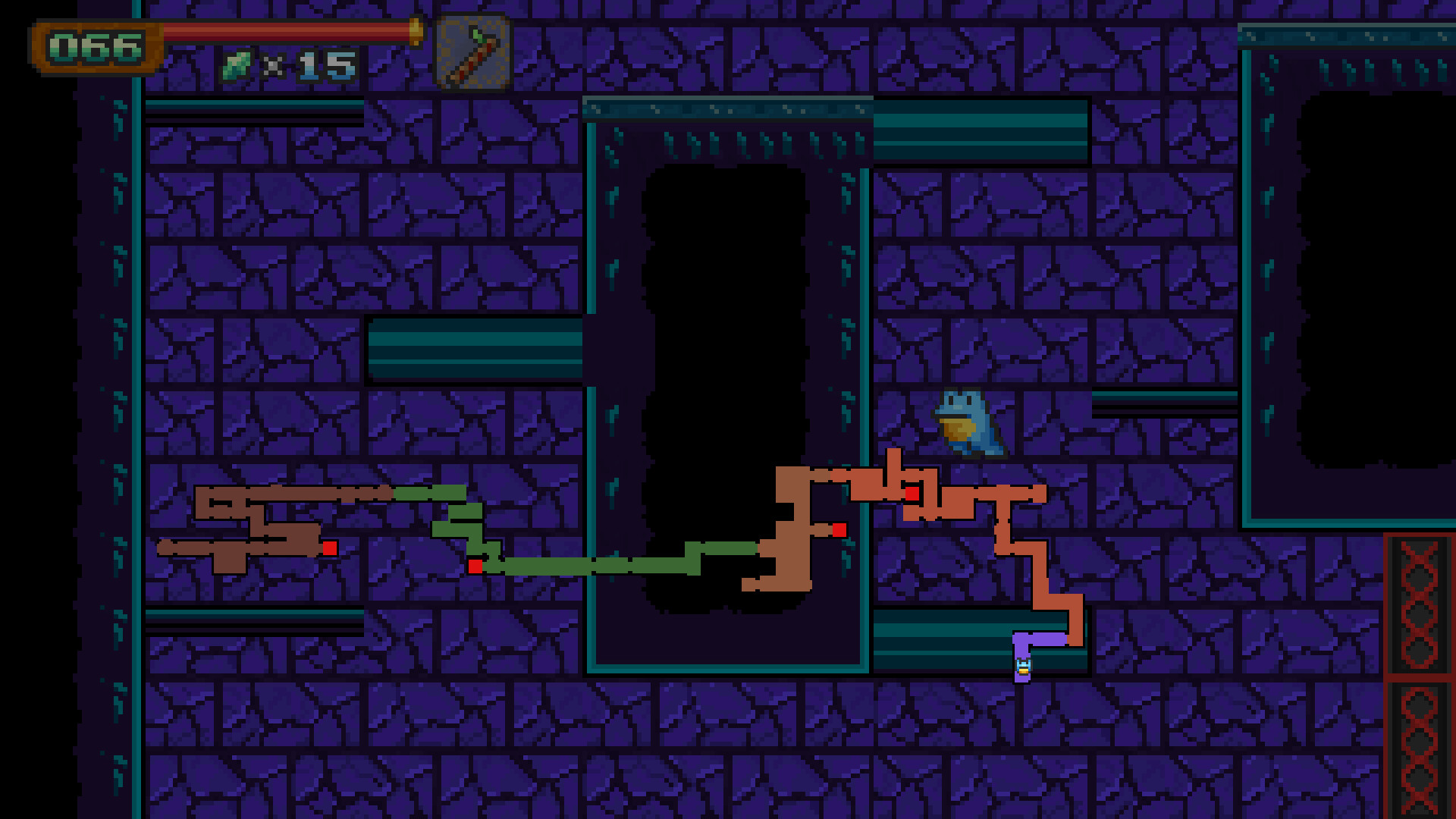Click the equipped item icon in the HUD
Image resolution: width=1456 pixels, height=819 pixels.
click(472, 51)
